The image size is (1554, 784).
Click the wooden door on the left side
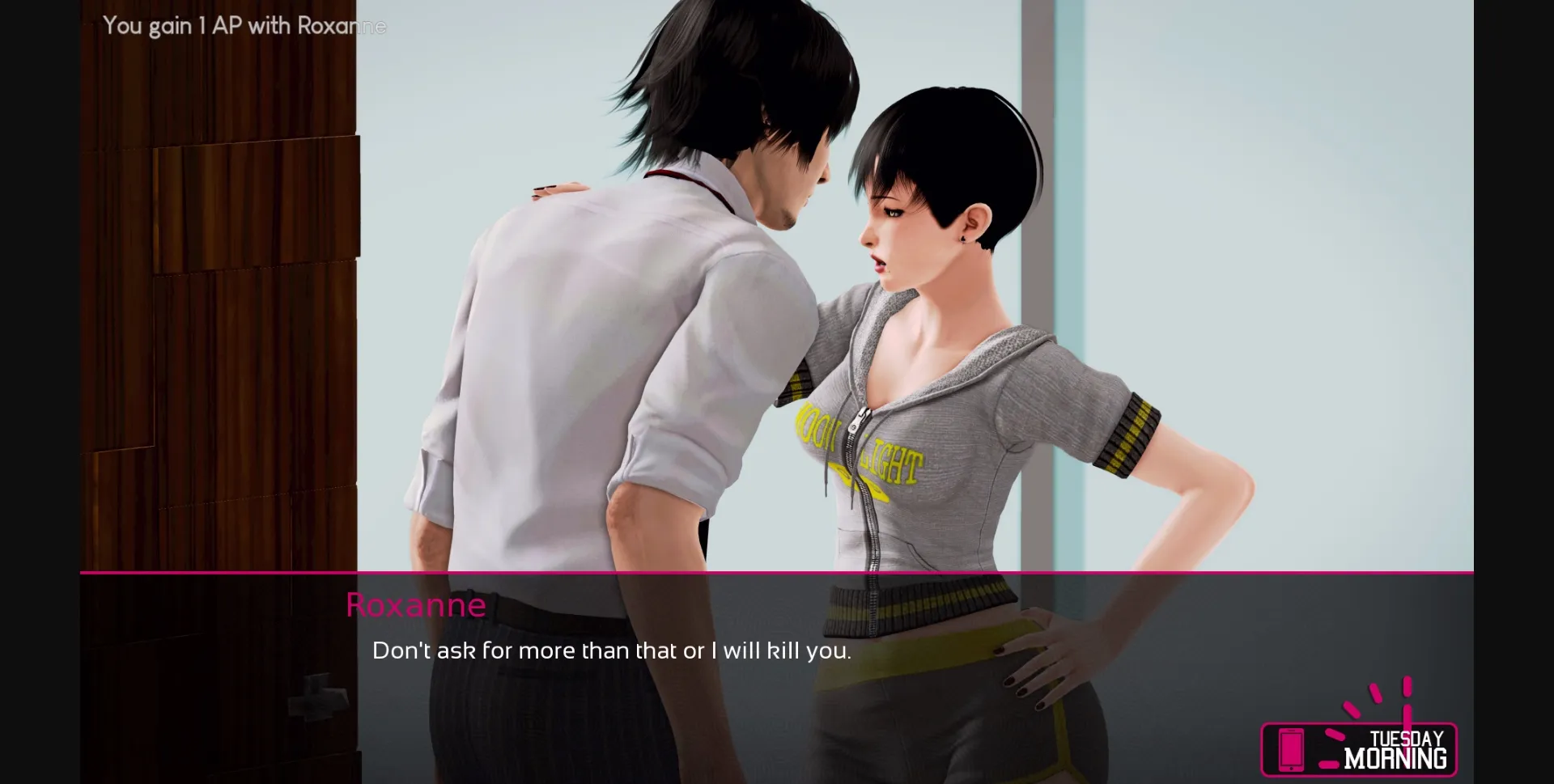tap(219, 324)
